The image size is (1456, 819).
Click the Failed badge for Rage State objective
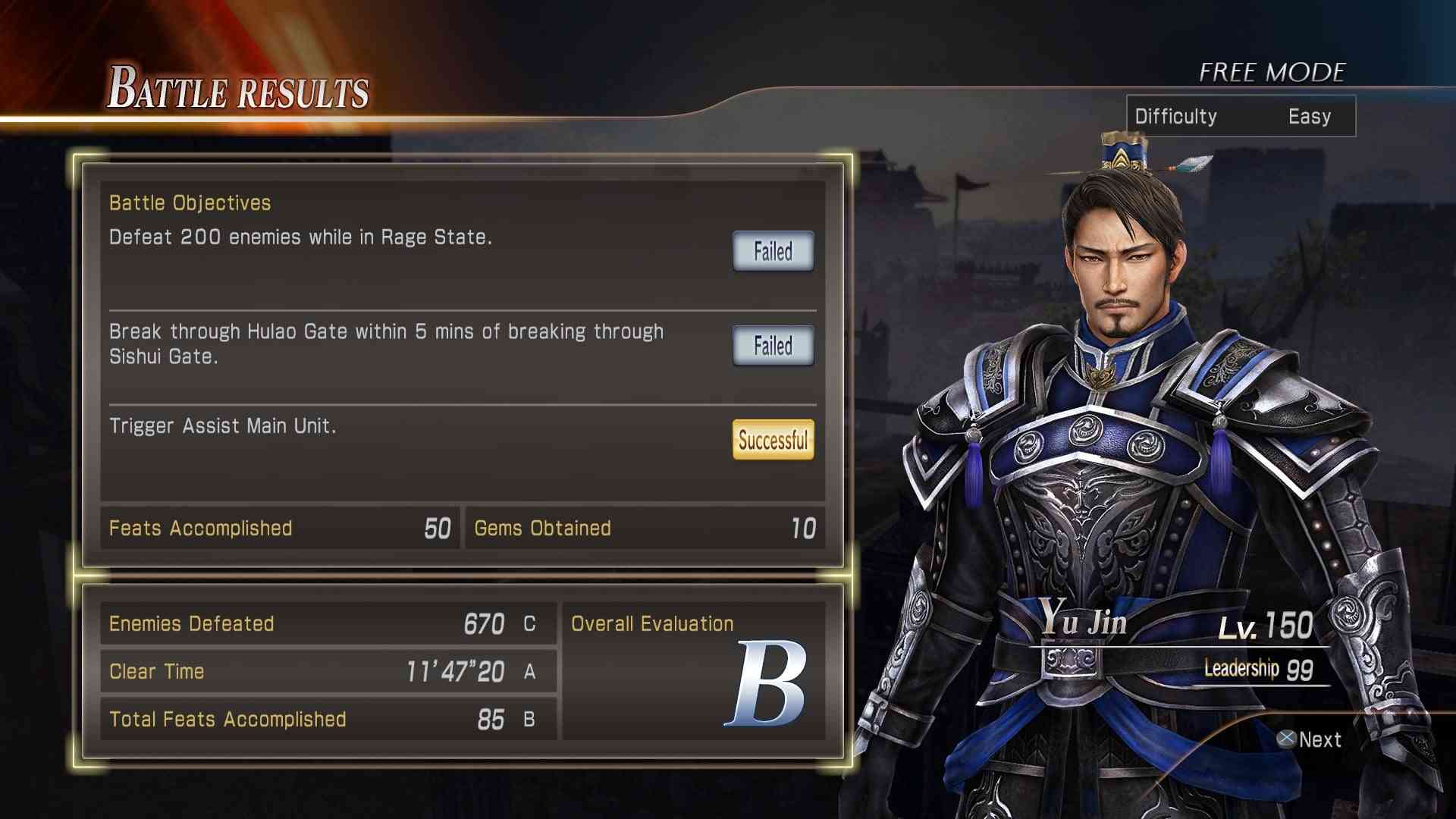click(773, 251)
